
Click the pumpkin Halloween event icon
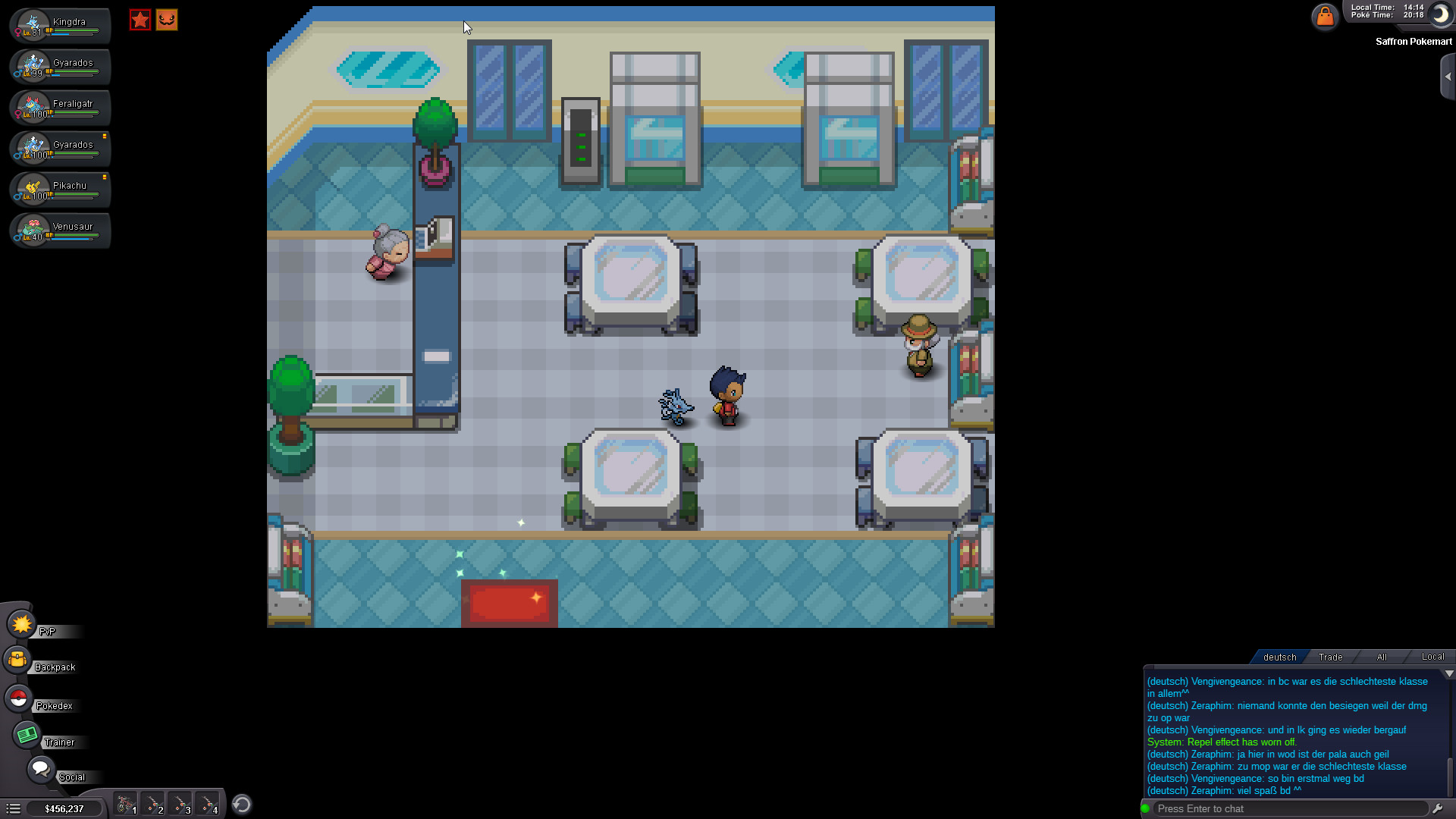point(167,20)
